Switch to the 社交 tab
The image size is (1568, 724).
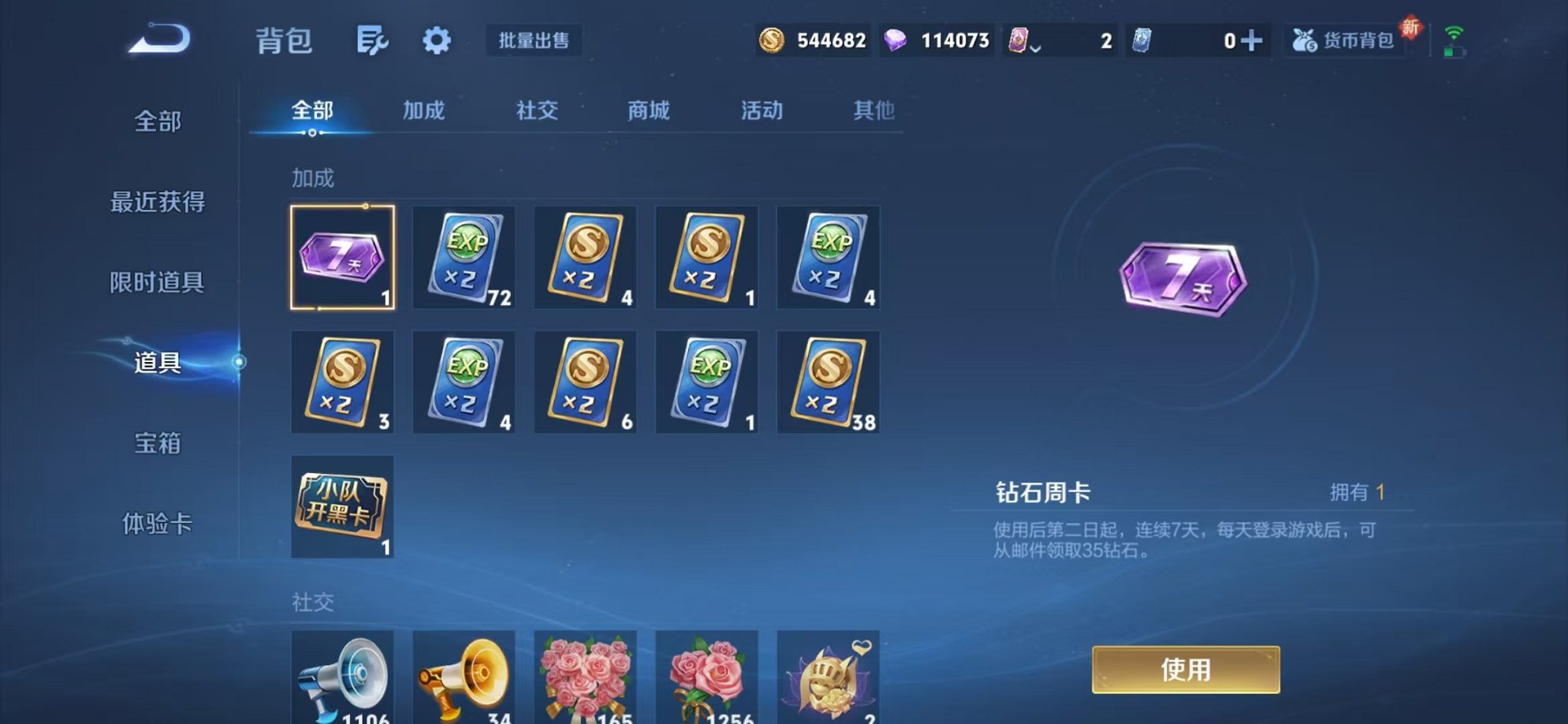[535, 111]
